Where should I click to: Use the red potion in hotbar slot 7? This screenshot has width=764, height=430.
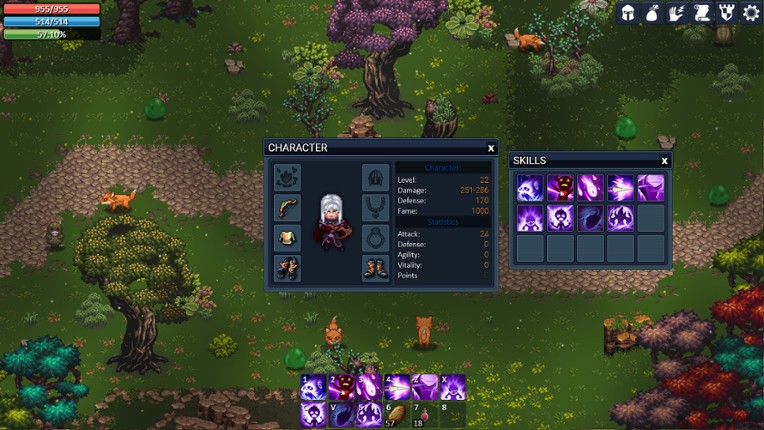[425, 414]
